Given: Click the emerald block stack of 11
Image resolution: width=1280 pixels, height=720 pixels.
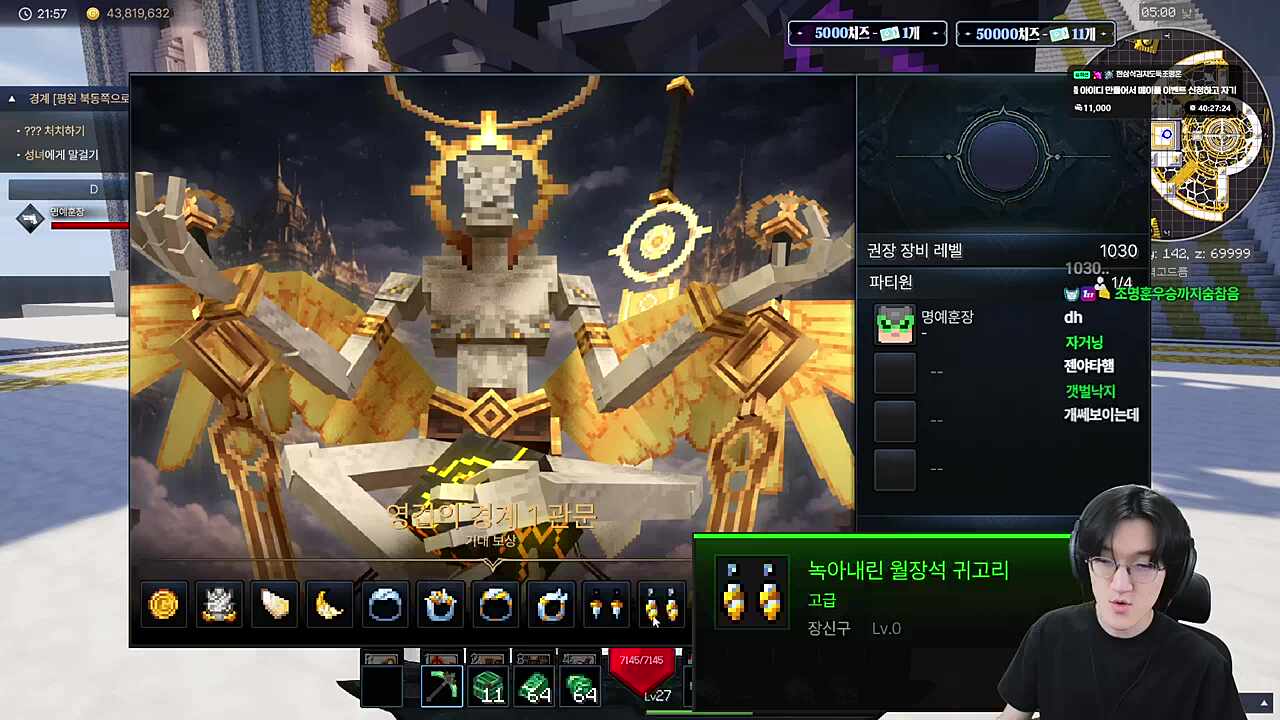Looking at the screenshot, I should point(489,686).
